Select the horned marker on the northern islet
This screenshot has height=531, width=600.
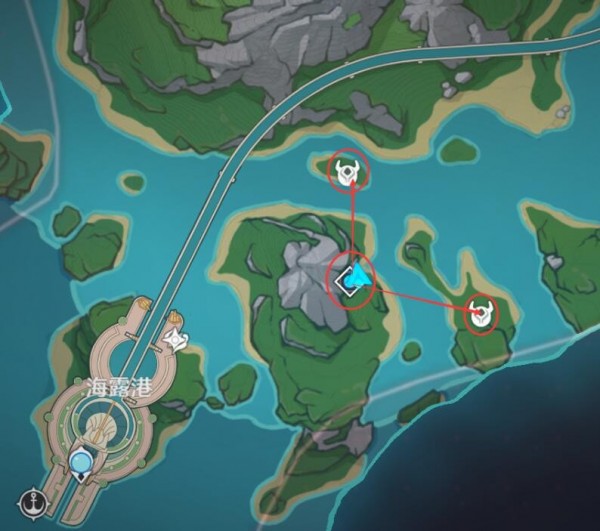348,173
